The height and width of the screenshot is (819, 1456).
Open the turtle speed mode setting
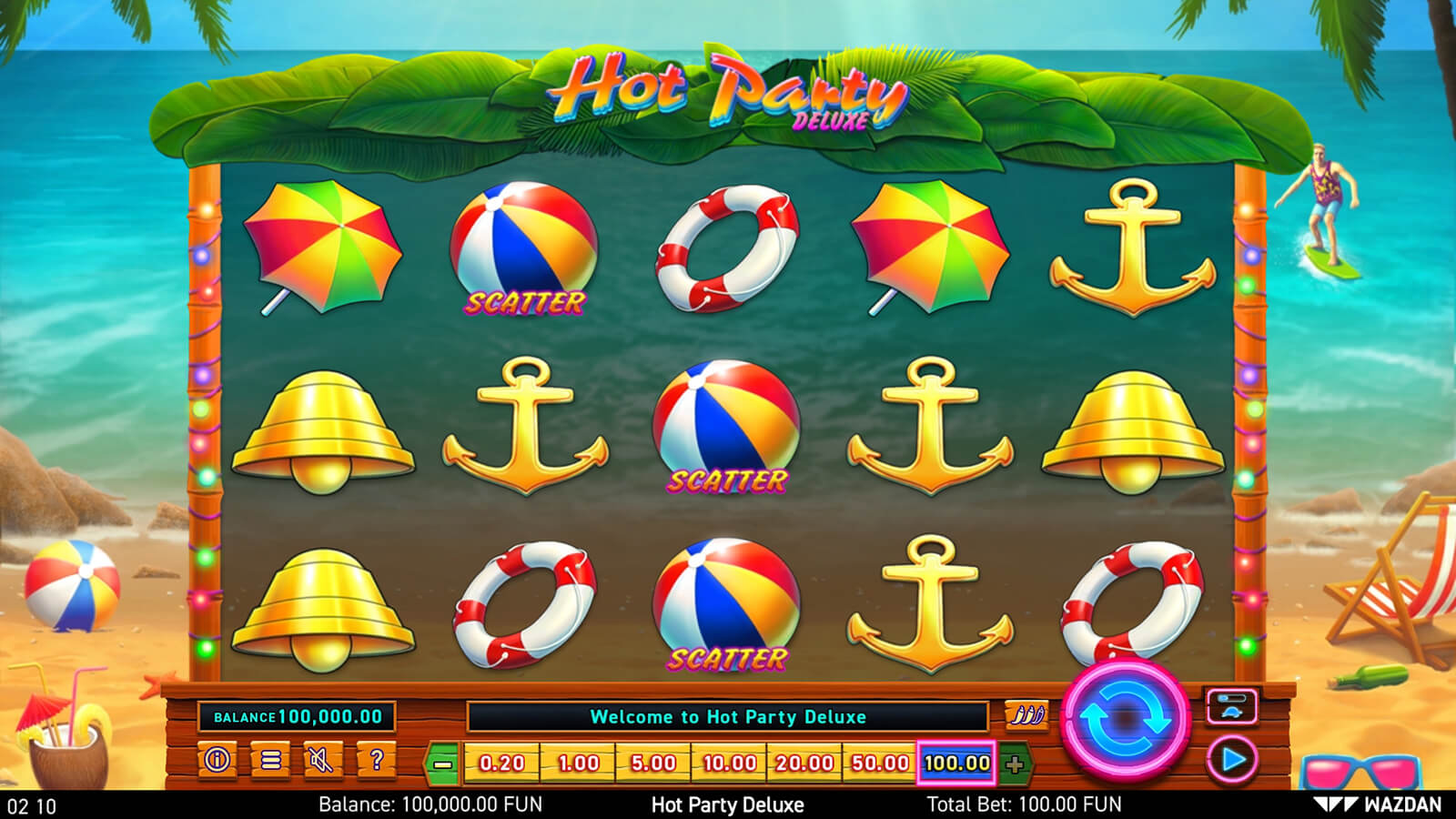[x=1231, y=707]
